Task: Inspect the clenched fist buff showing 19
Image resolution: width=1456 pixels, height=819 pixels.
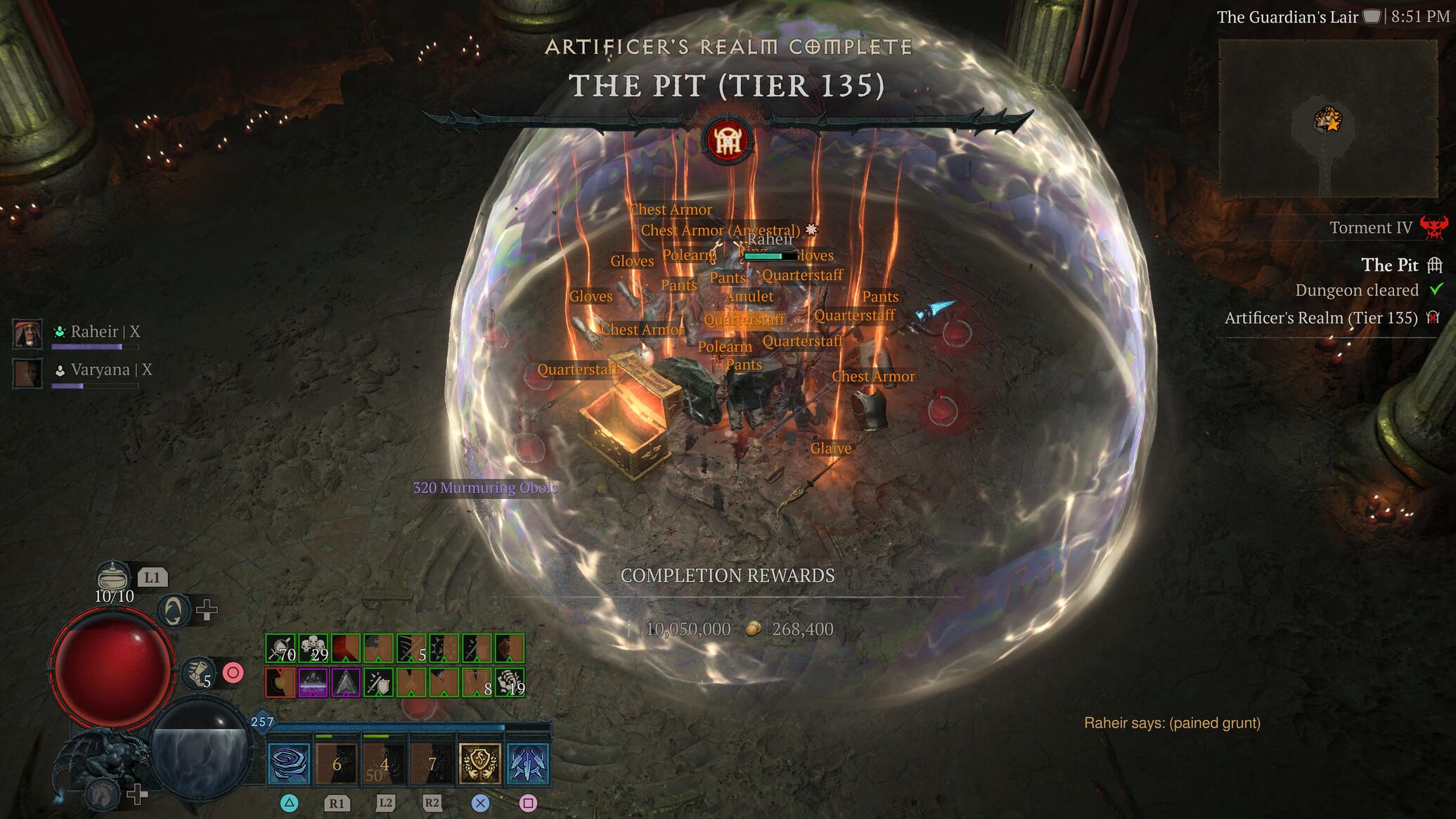Action: [x=510, y=683]
